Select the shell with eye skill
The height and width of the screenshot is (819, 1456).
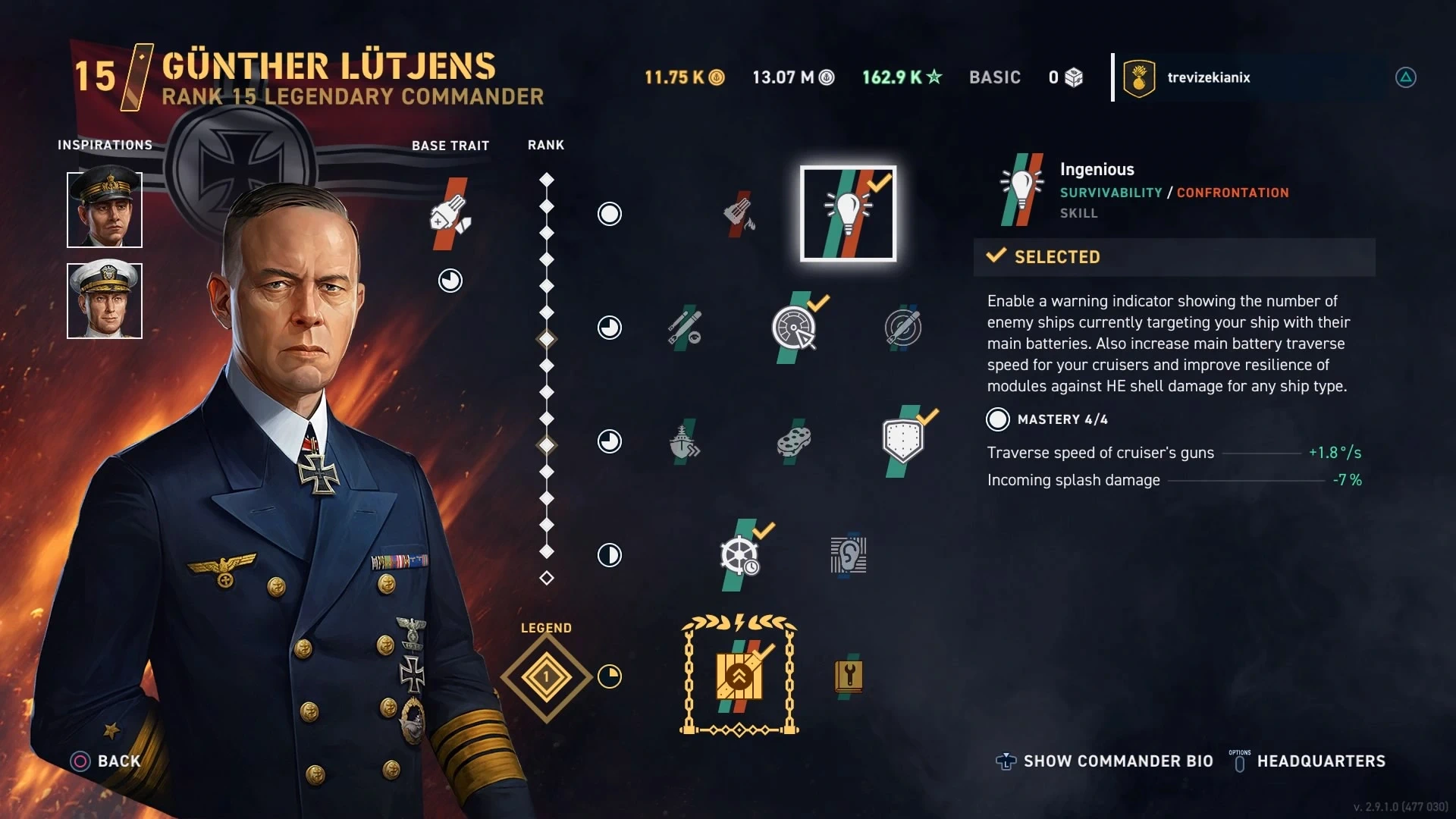684,328
